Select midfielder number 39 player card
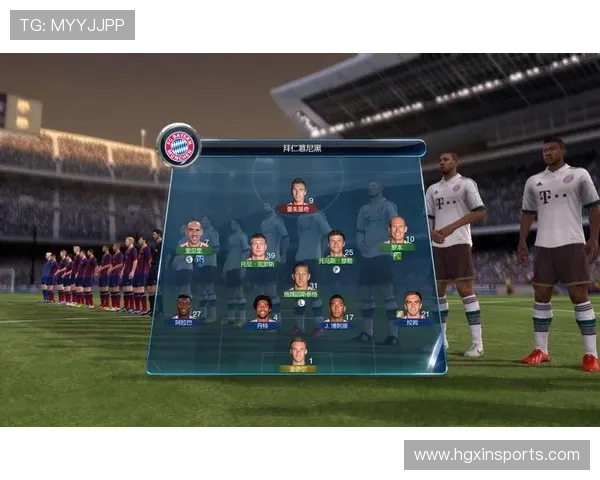 (258, 248)
